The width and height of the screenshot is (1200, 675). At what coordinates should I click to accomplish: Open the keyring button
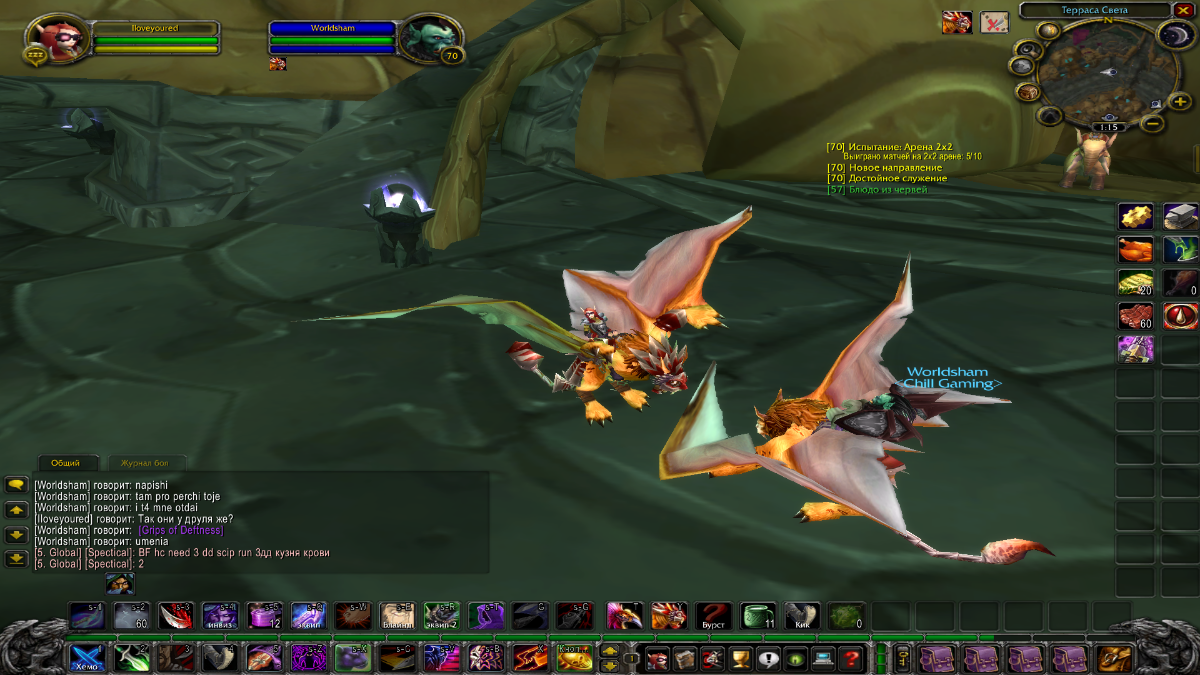[902, 658]
